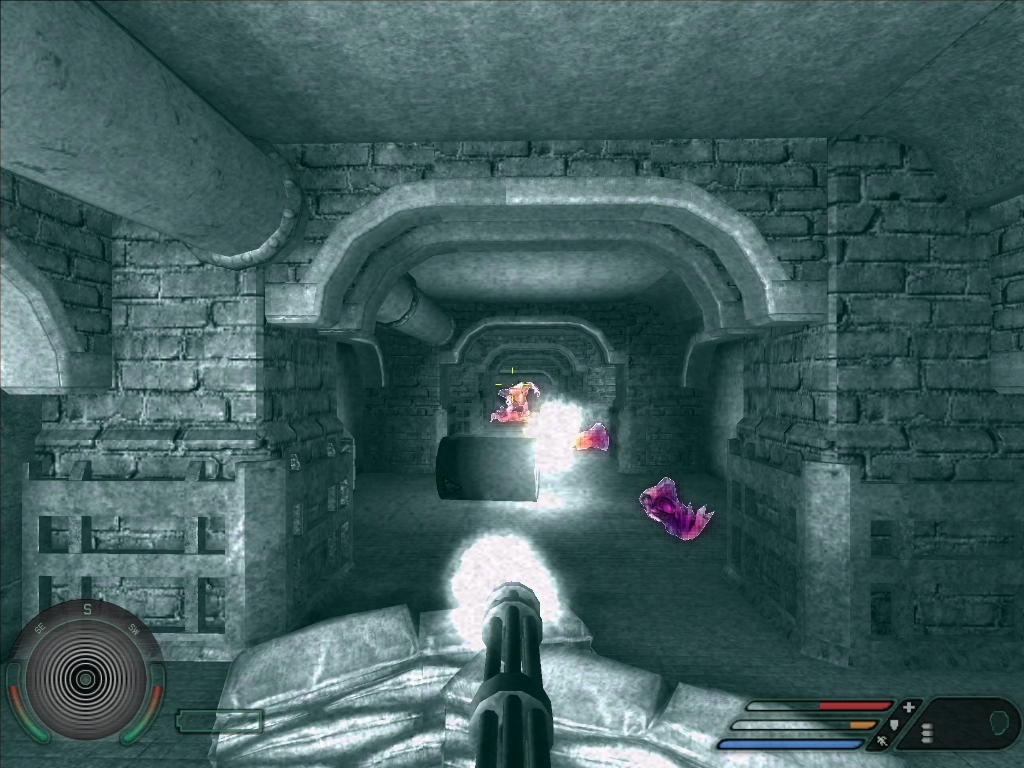Click the health cross icon
The width and height of the screenshot is (1024, 768).
[x=909, y=707]
